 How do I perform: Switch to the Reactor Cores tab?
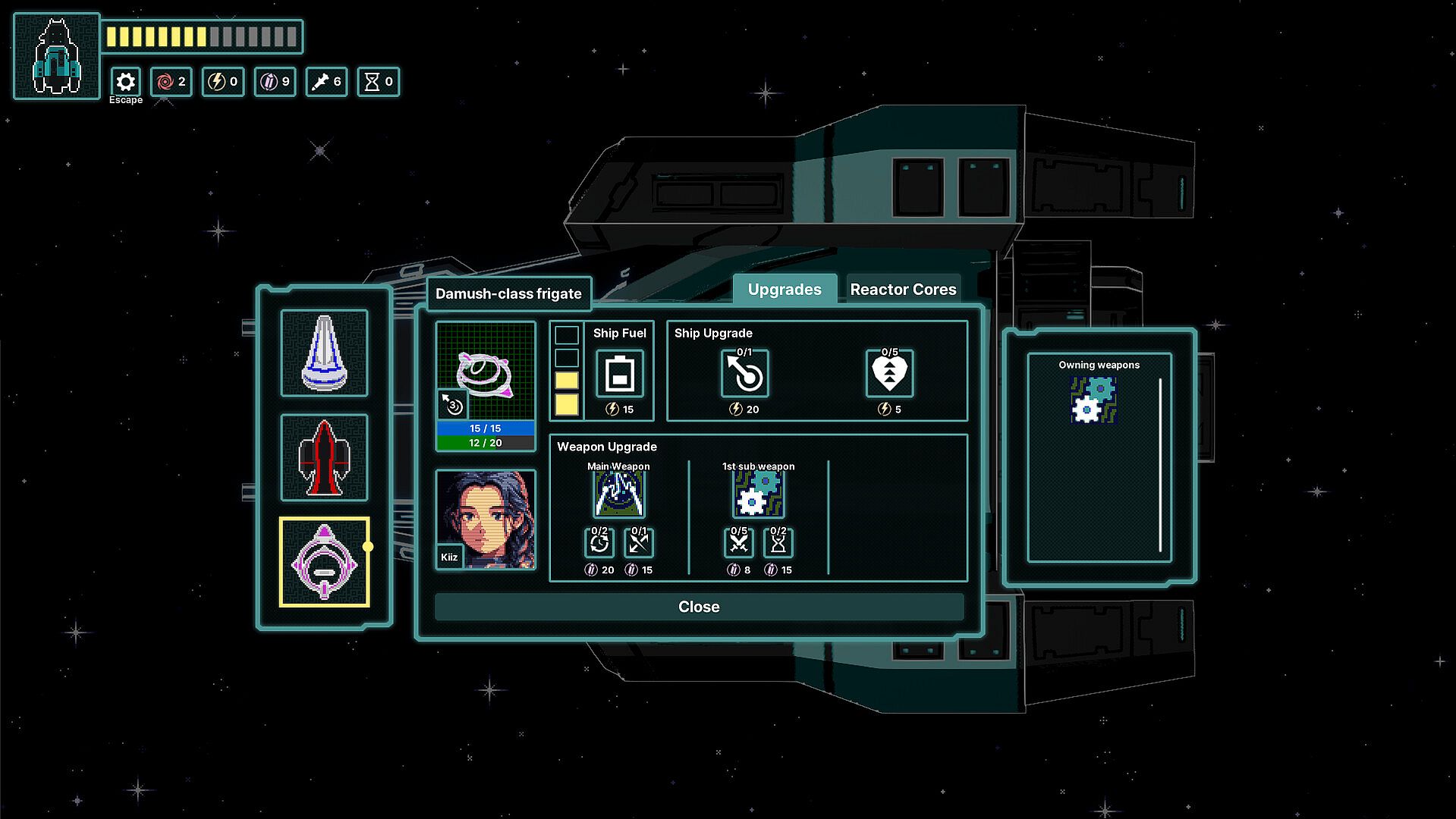[x=902, y=290]
